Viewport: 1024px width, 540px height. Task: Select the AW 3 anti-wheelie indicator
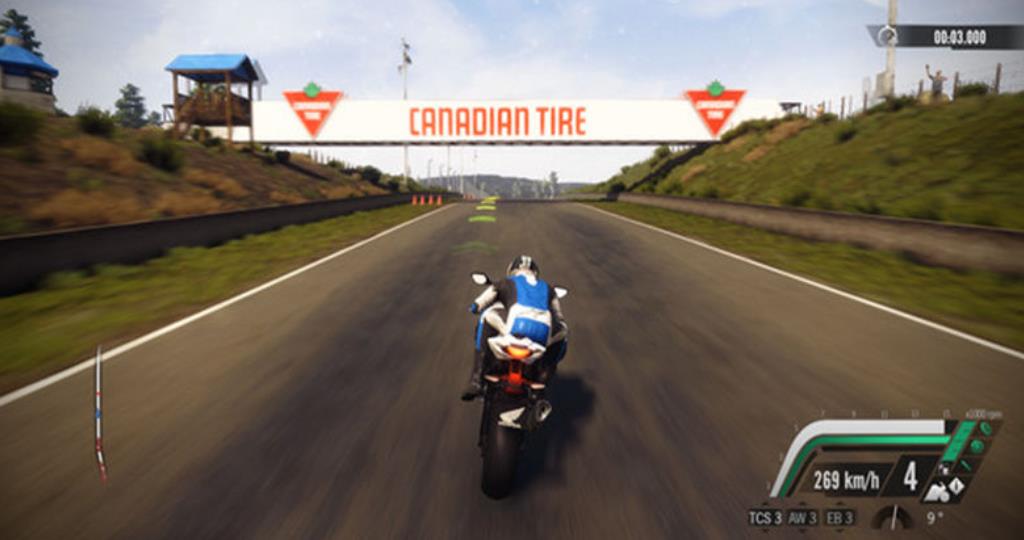coord(802,517)
